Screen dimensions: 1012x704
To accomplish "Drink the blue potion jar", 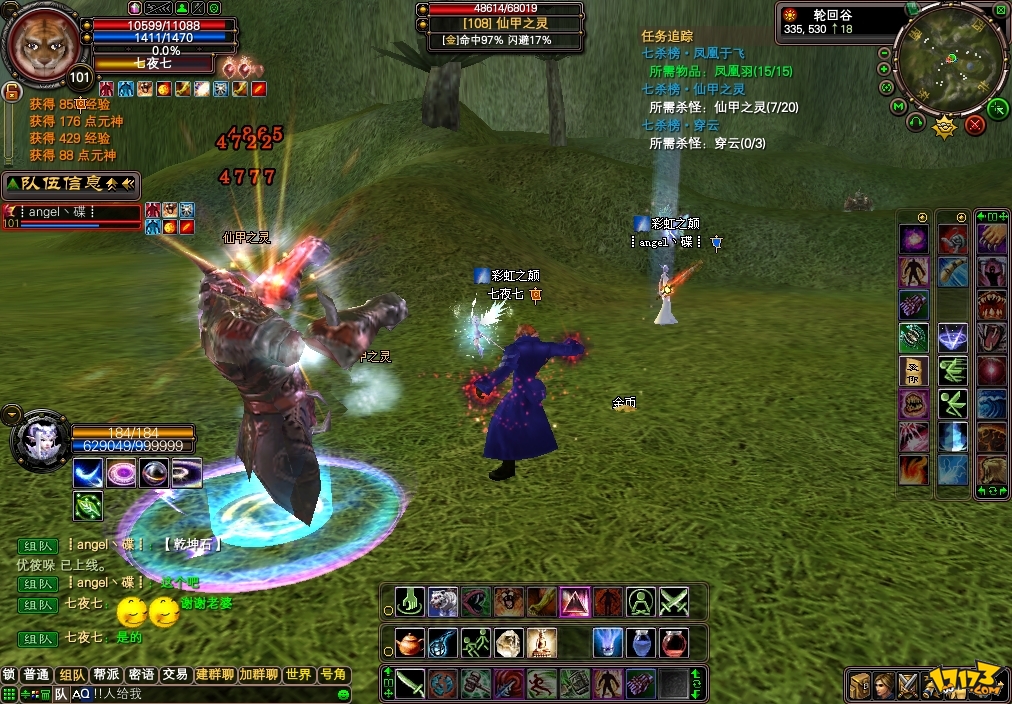I will (641, 643).
